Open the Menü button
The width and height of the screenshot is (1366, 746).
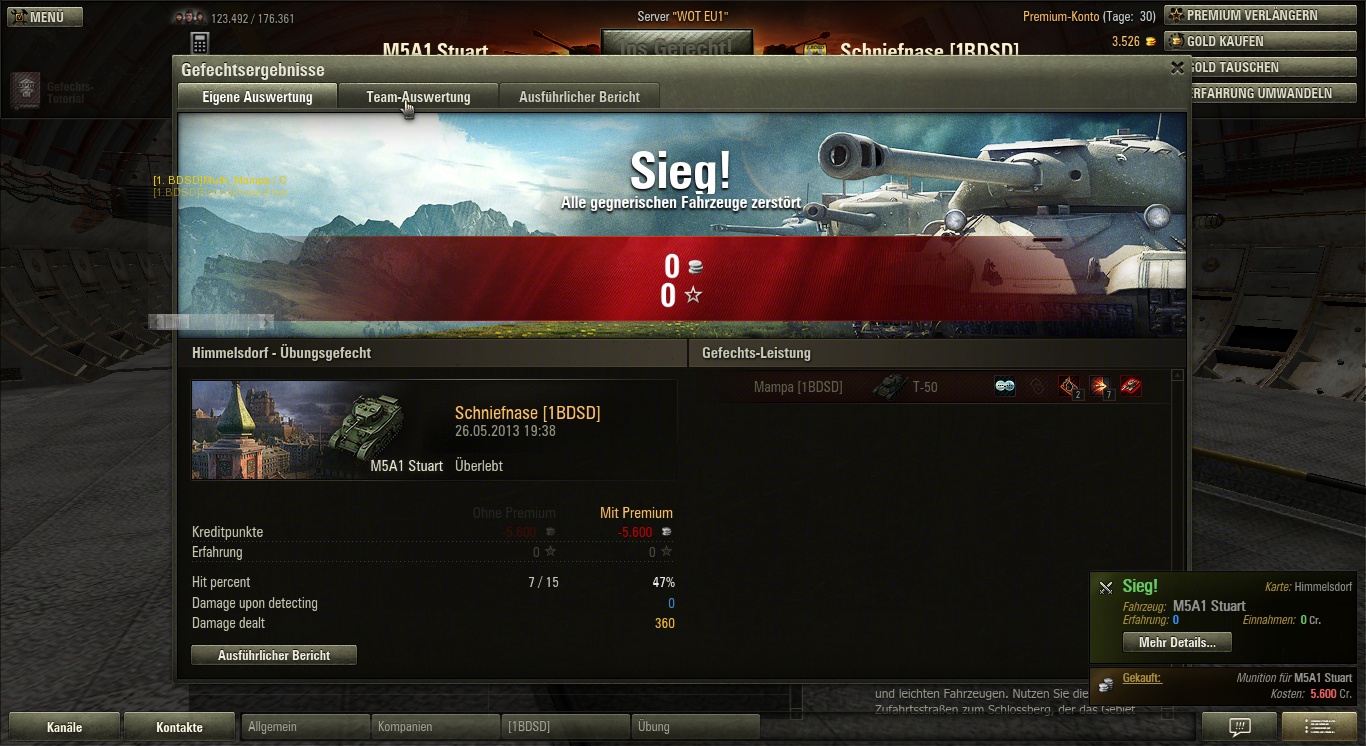point(45,17)
